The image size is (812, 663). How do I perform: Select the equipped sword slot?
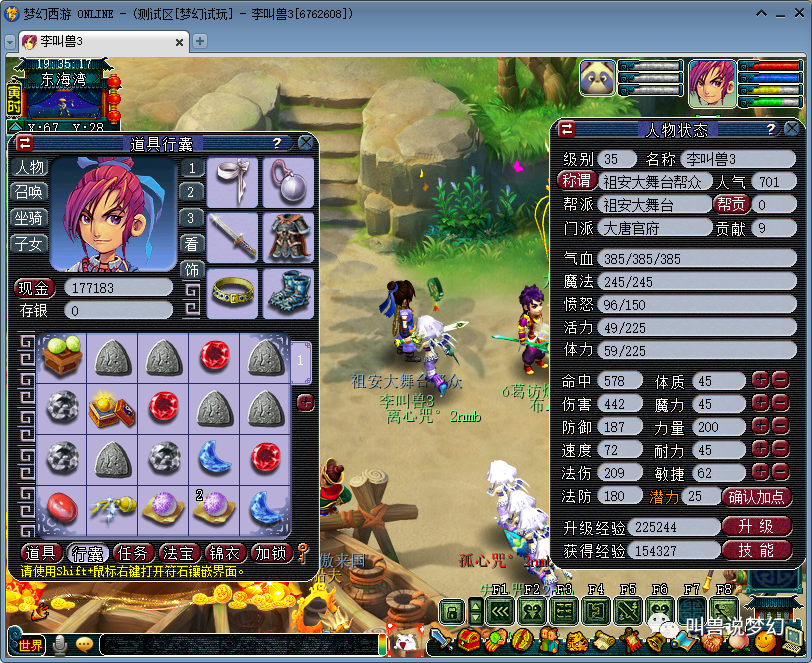click(232, 237)
